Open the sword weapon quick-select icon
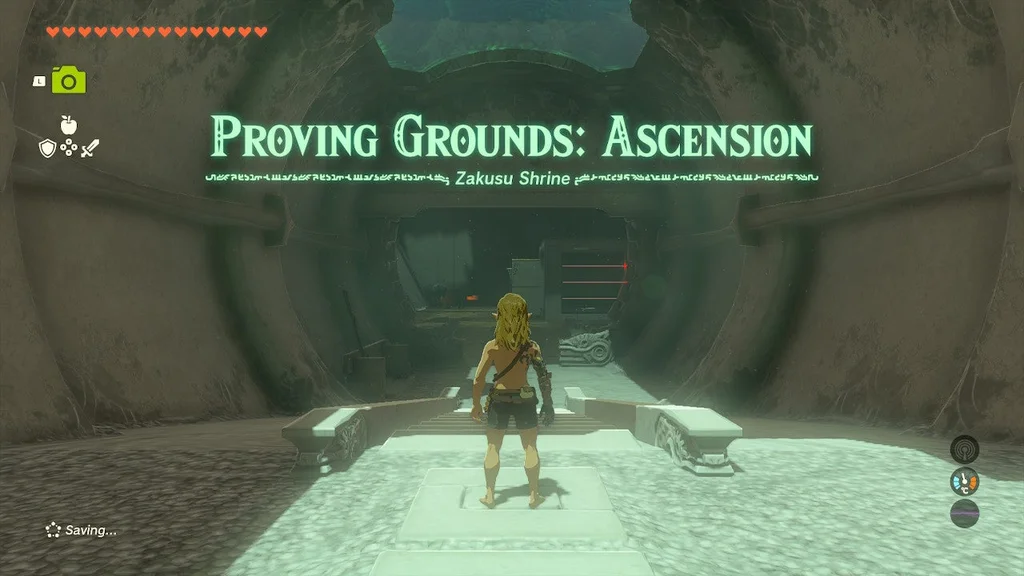Screen dimensions: 1024x576 90,149
